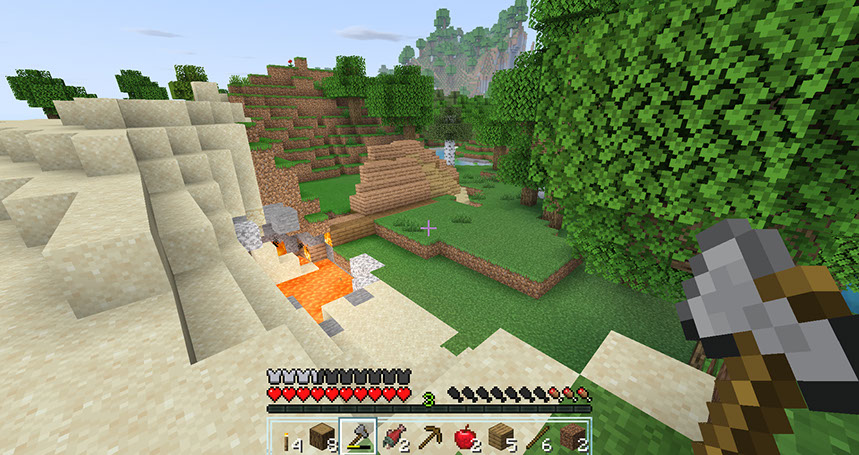
Task: Choose the sticks slot in the hotbar
Action: click(x=537, y=437)
